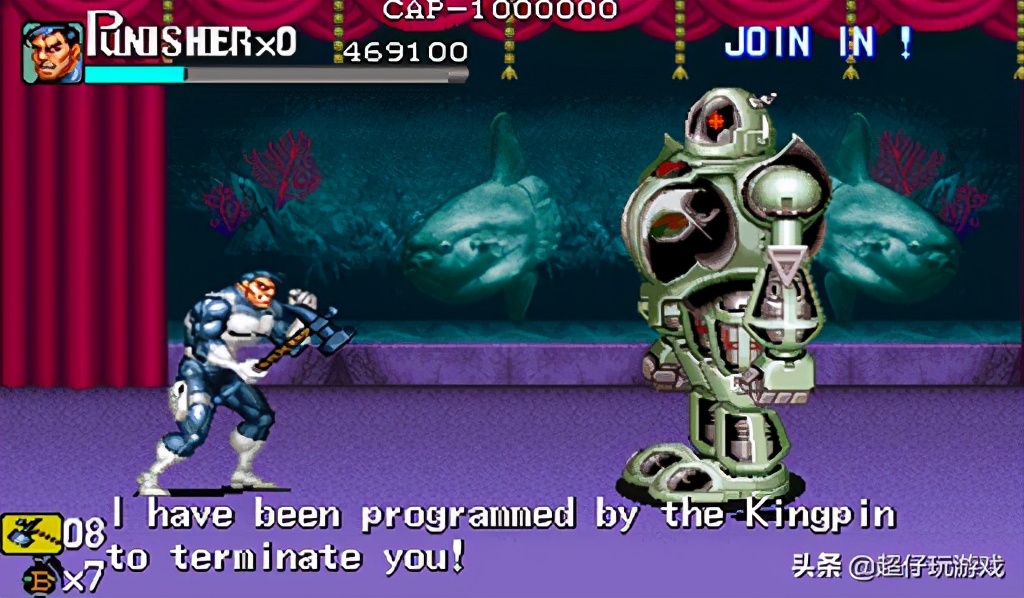1024x598 pixels.
Task: Click the Punisher character portrait
Action: point(52,52)
